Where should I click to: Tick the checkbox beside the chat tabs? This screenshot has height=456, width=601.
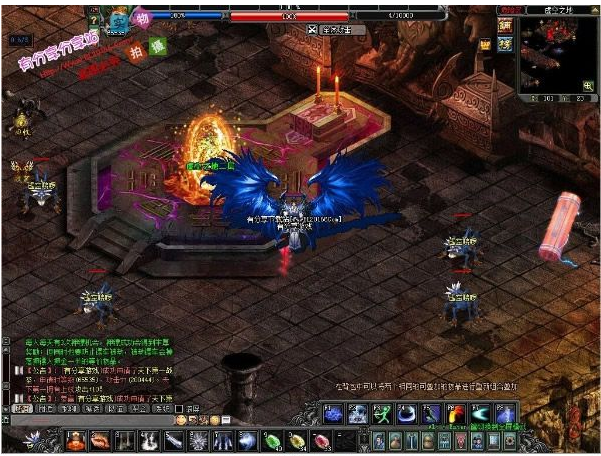(x=179, y=409)
